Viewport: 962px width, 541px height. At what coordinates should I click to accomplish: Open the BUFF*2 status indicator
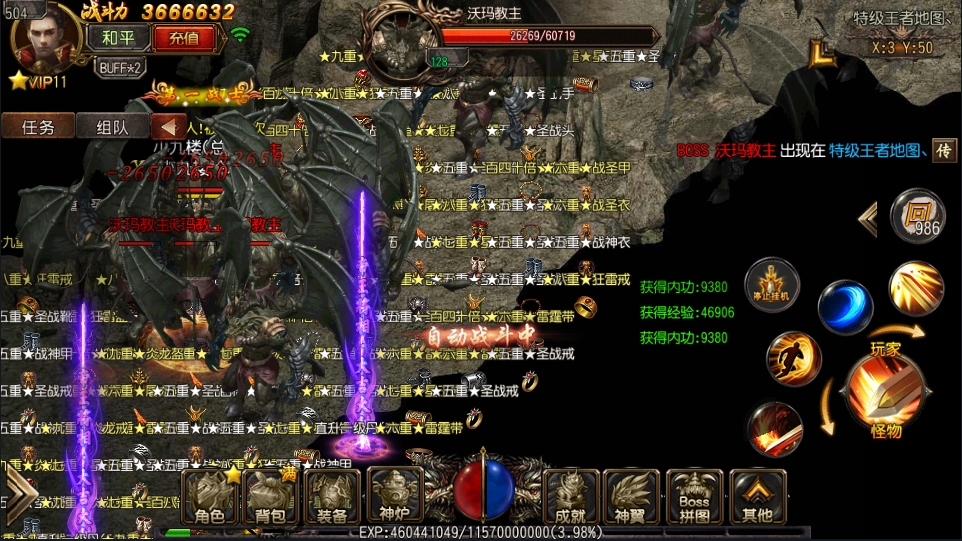click(x=120, y=68)
